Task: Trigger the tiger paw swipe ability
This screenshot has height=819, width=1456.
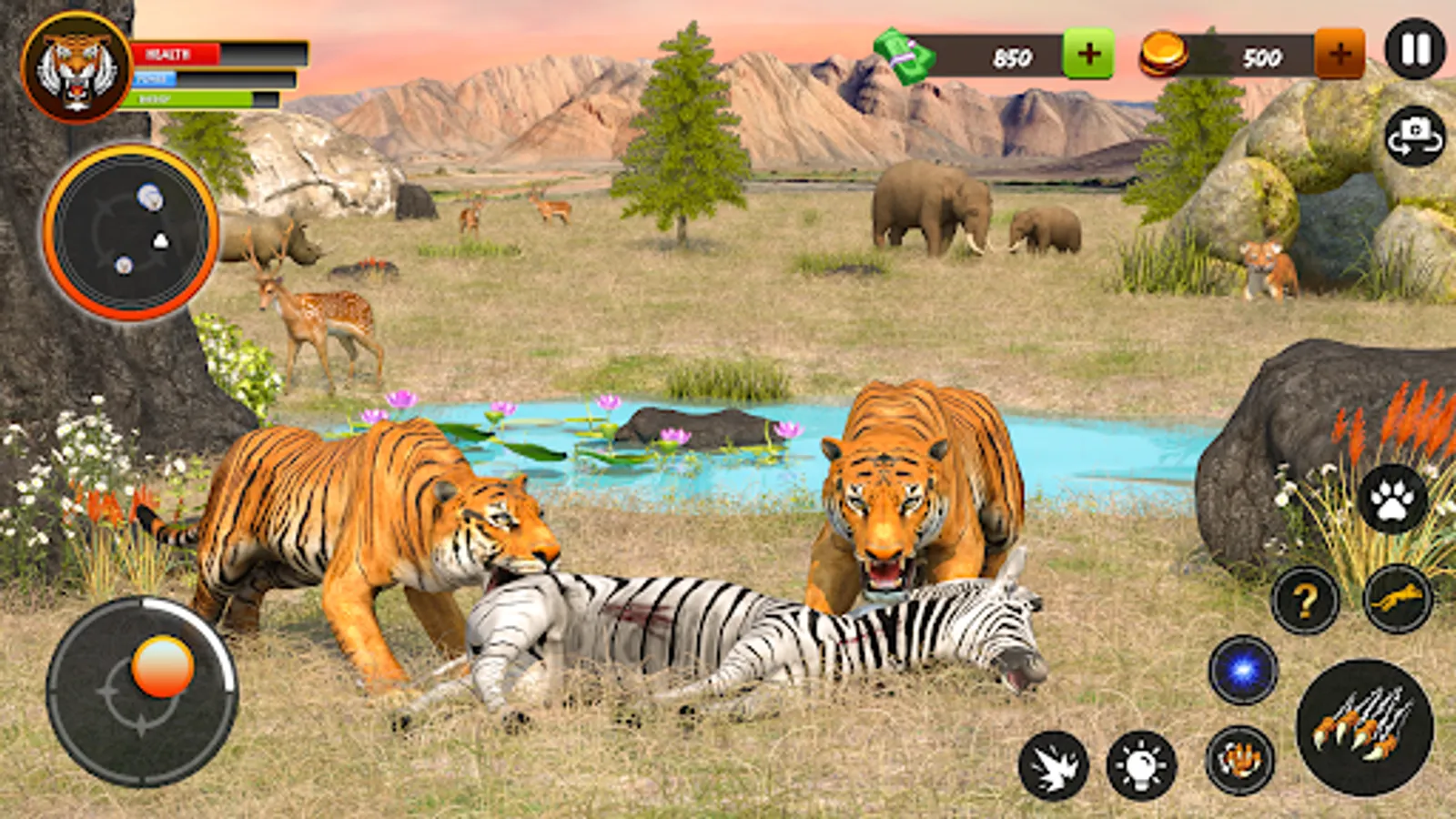Action: [1239, 760]
